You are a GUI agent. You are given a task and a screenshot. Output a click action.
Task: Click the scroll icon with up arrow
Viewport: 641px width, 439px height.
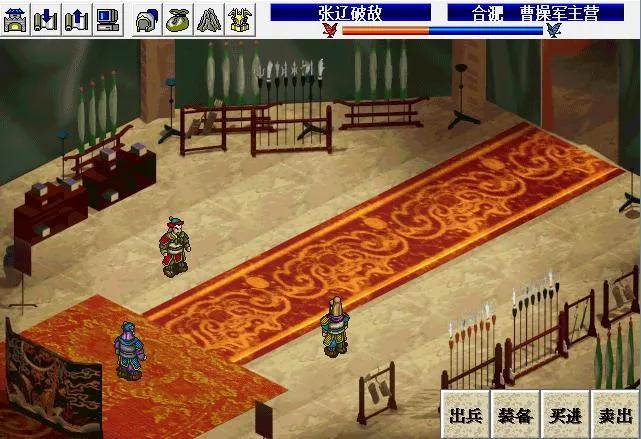tap(78, 17)
